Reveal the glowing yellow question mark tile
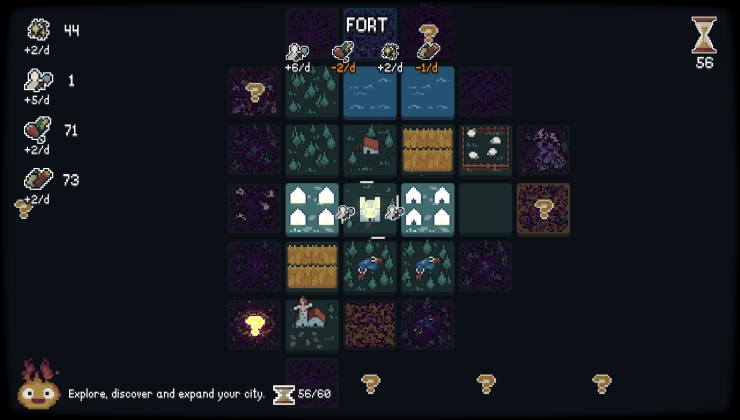Image resolution: width=740 pixels, height=420 pixels. (x=254, y=324)
